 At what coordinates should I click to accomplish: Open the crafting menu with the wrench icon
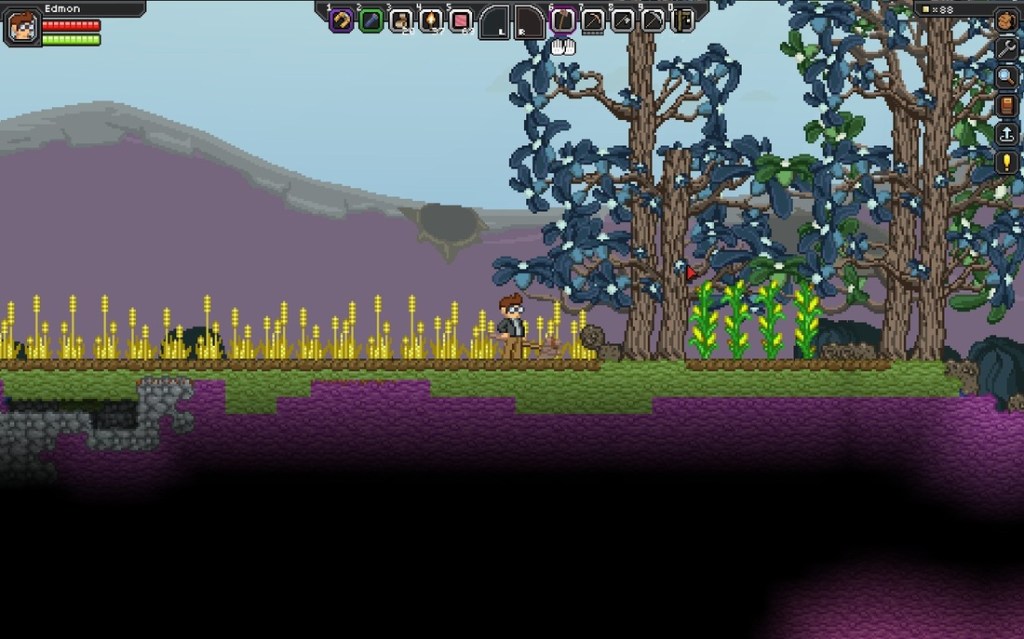point(1005,48)
